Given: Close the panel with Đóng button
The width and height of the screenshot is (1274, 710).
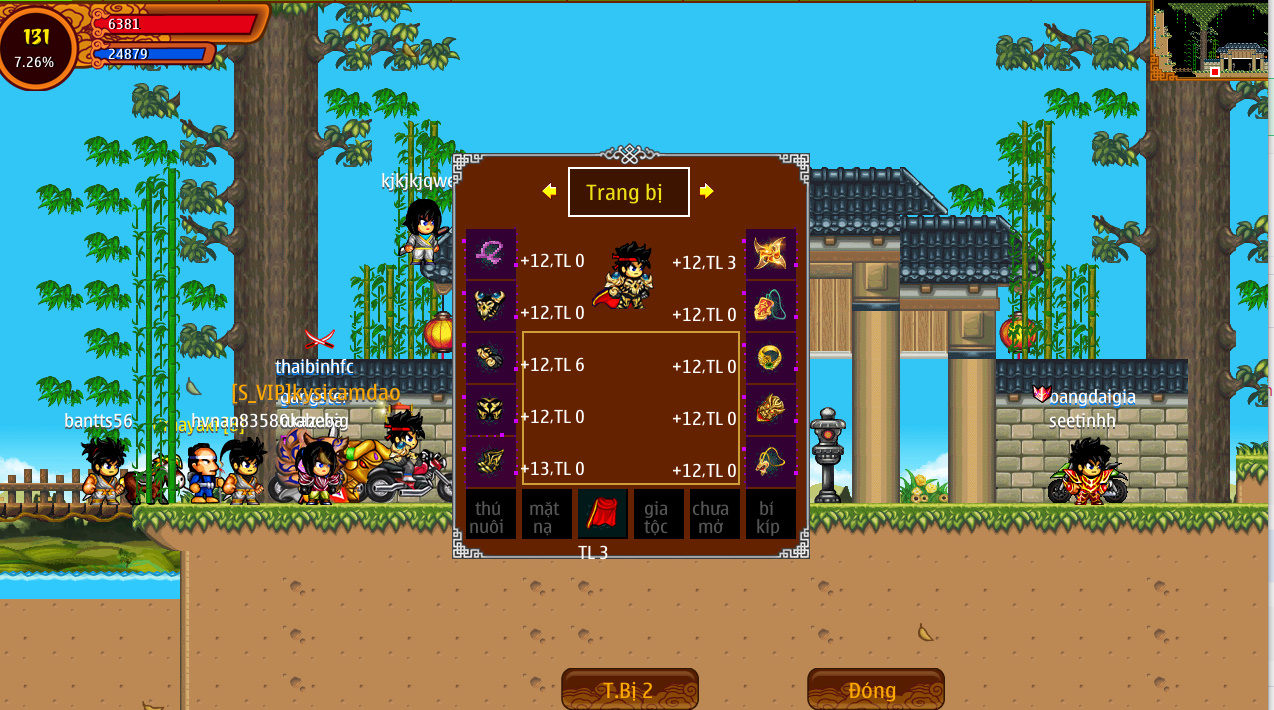Looking at the screenshot, I should [875, 689].
